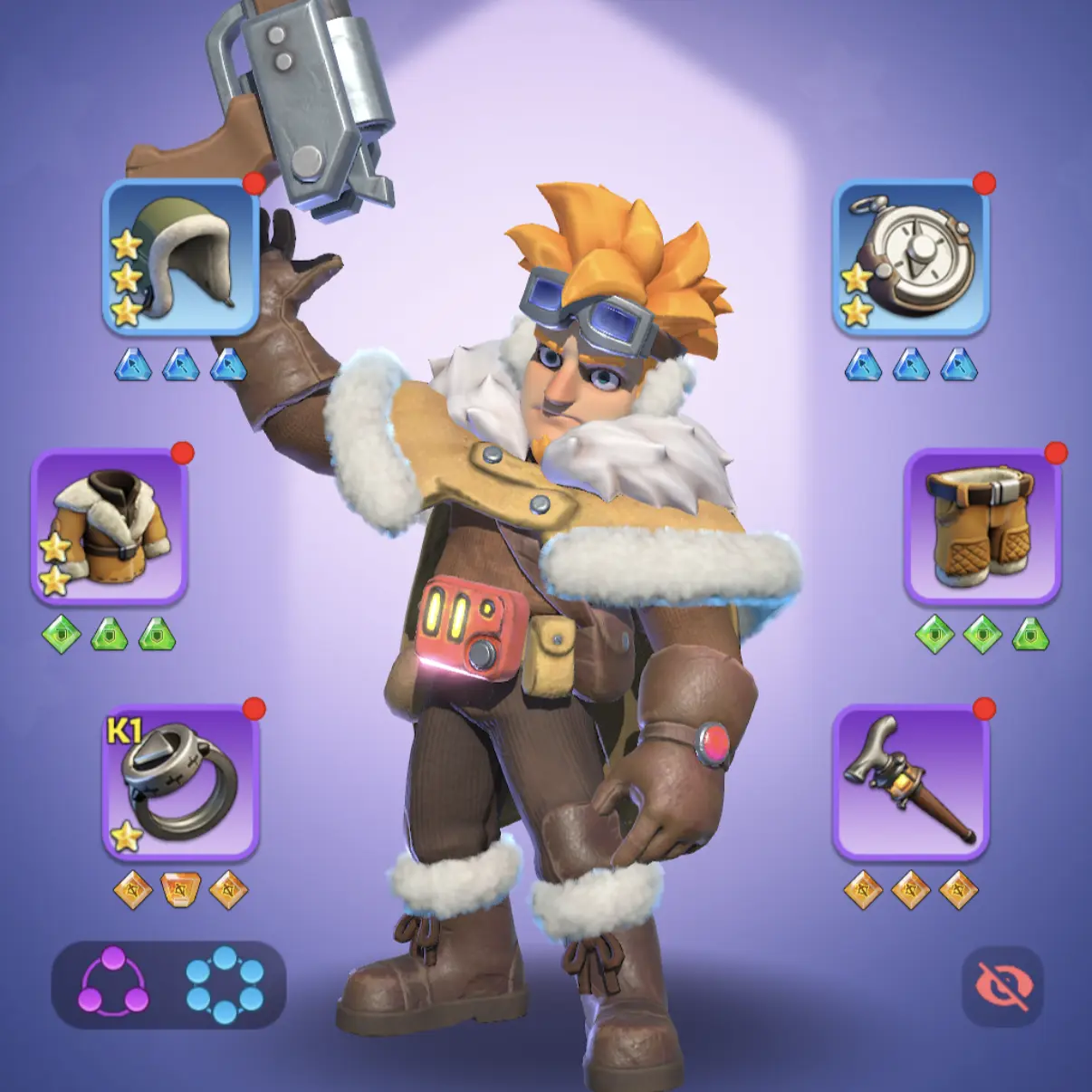The width and height of the screenshot is (1092, 1092).
Task: Select the tan trousers equipment slot
Action: coord(982,527)
